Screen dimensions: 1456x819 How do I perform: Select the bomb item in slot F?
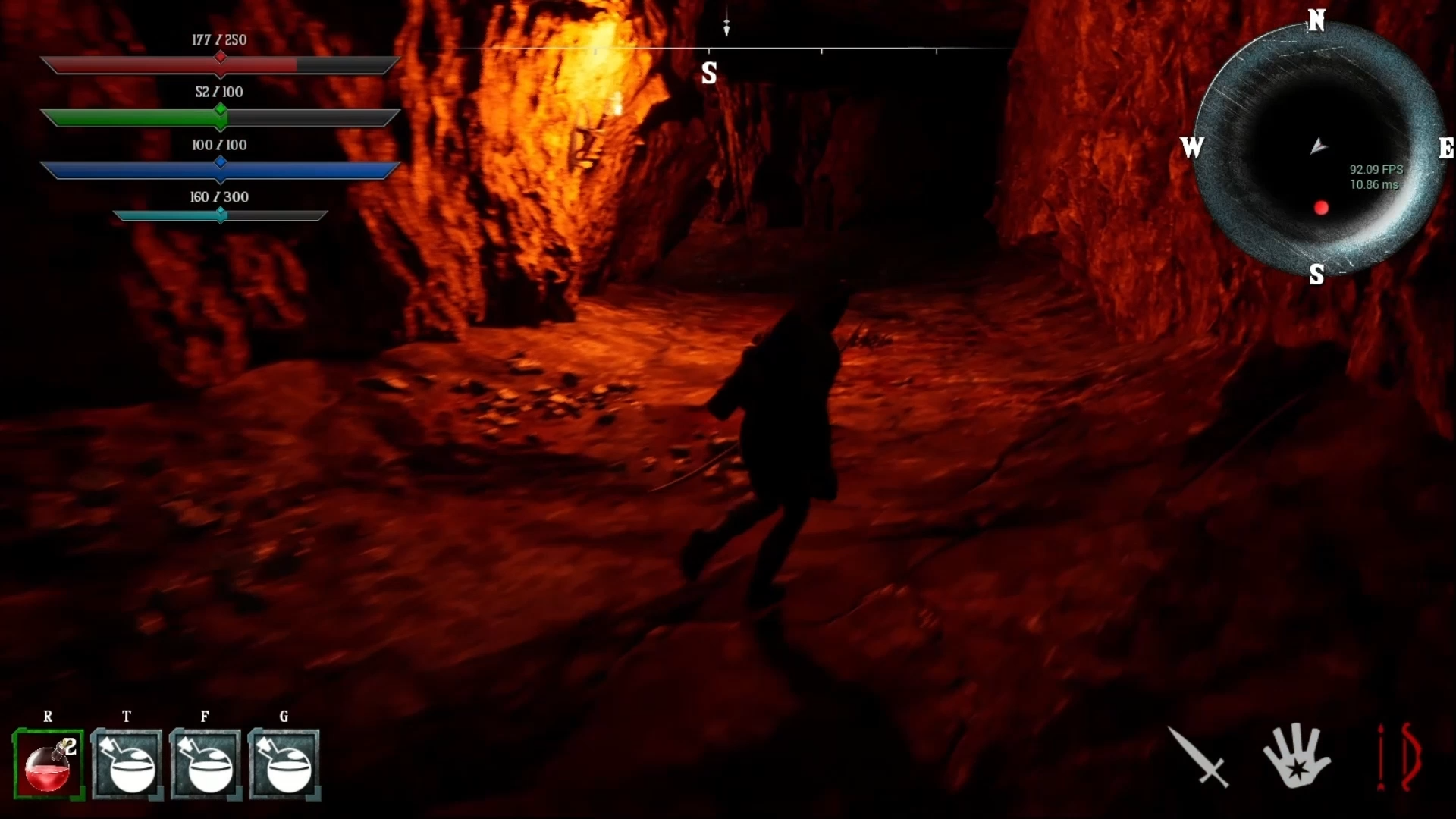coord(205,764)
